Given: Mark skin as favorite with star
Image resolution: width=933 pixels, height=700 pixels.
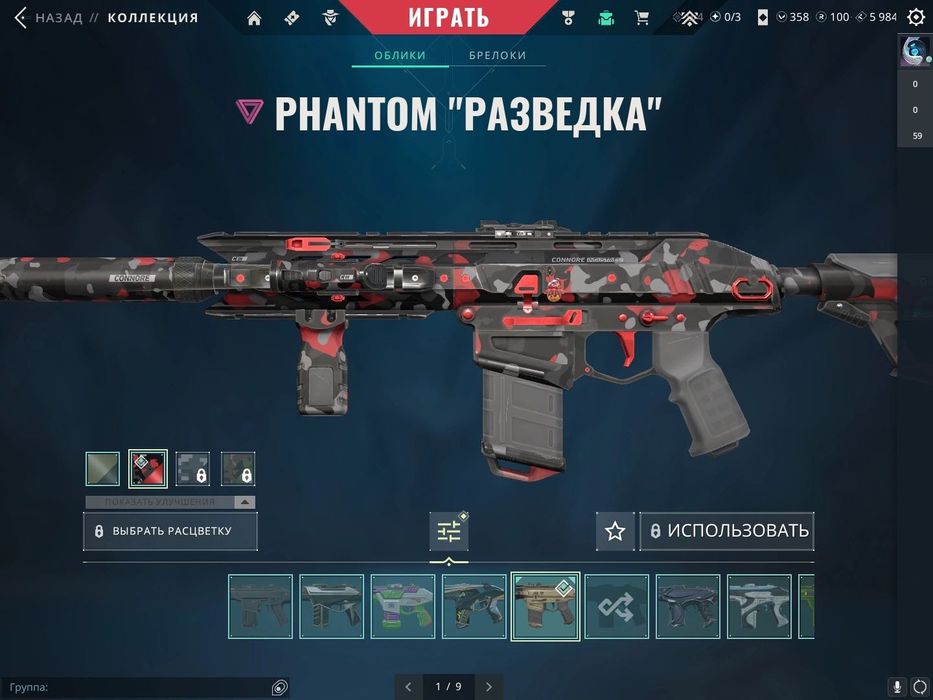Looking at the screenshot, I should click(x=615, y=531).
